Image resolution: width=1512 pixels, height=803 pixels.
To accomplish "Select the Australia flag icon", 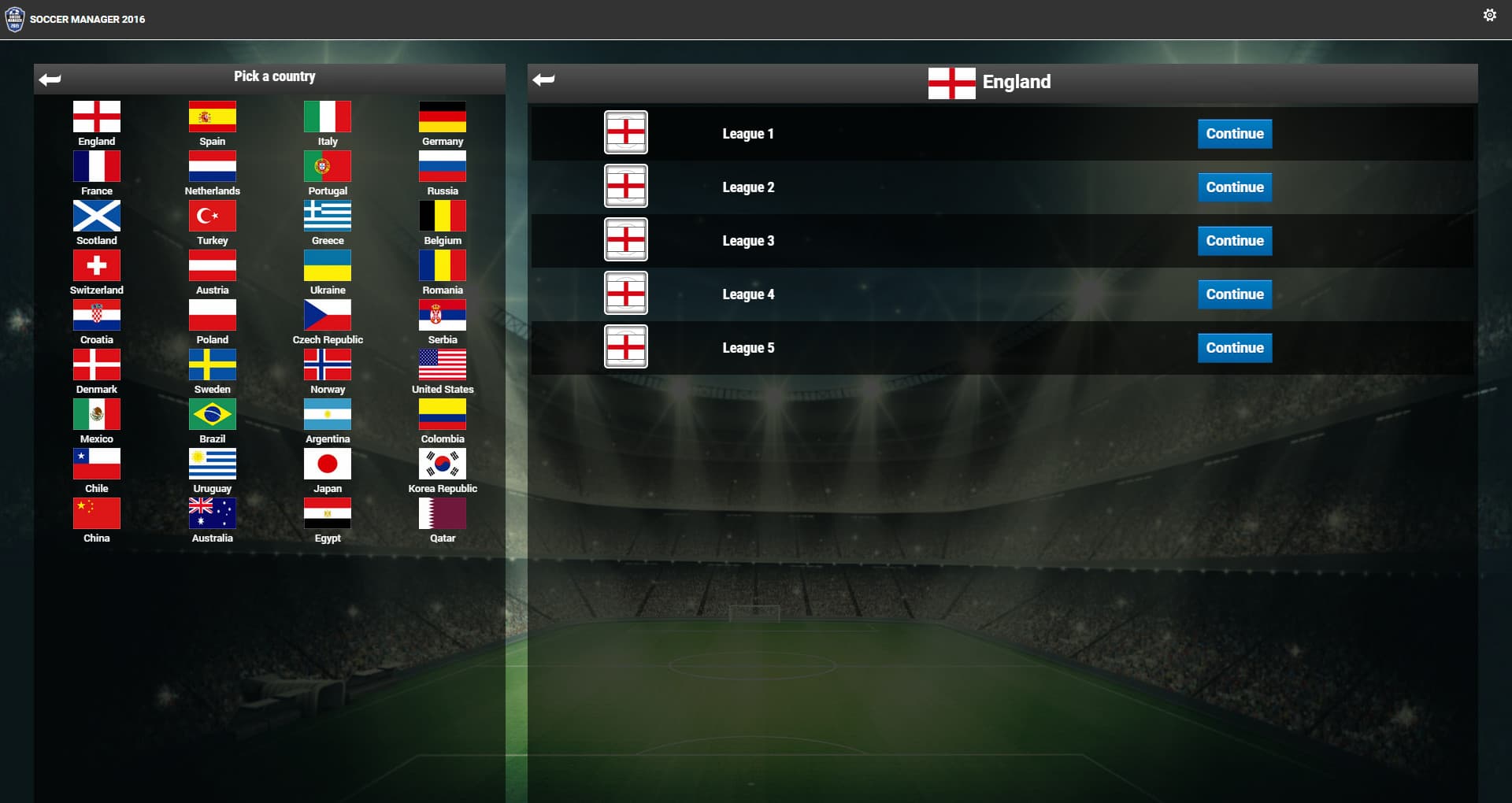I will [x=212, y=513].
